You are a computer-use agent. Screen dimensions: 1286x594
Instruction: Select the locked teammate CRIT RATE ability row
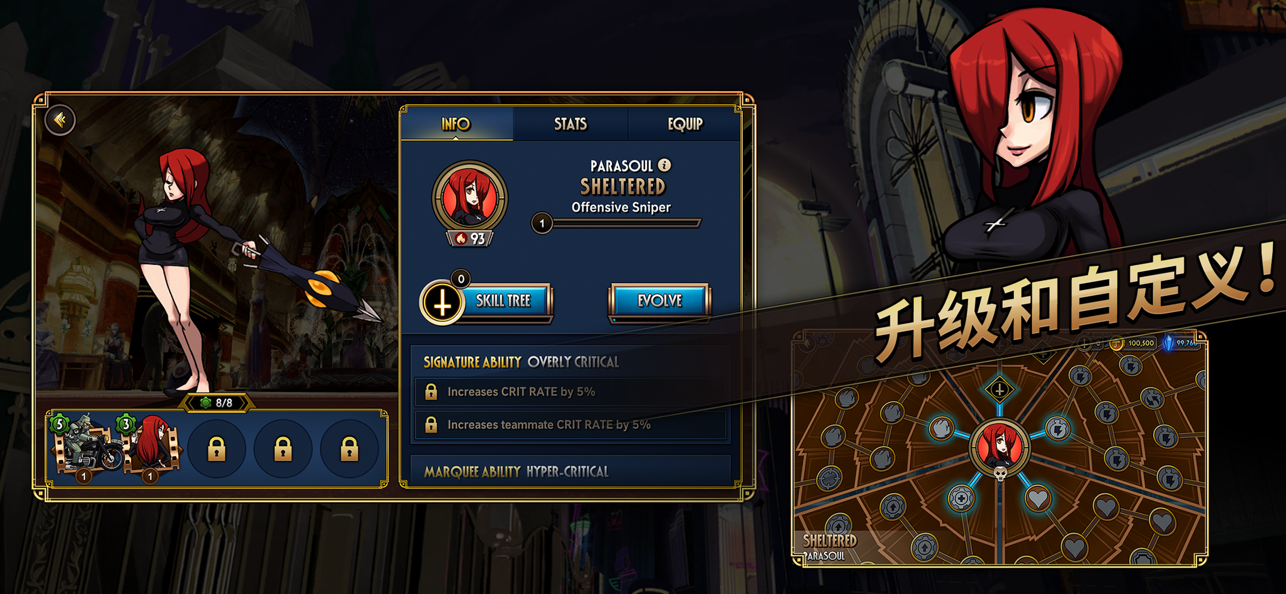click(570, 425)
